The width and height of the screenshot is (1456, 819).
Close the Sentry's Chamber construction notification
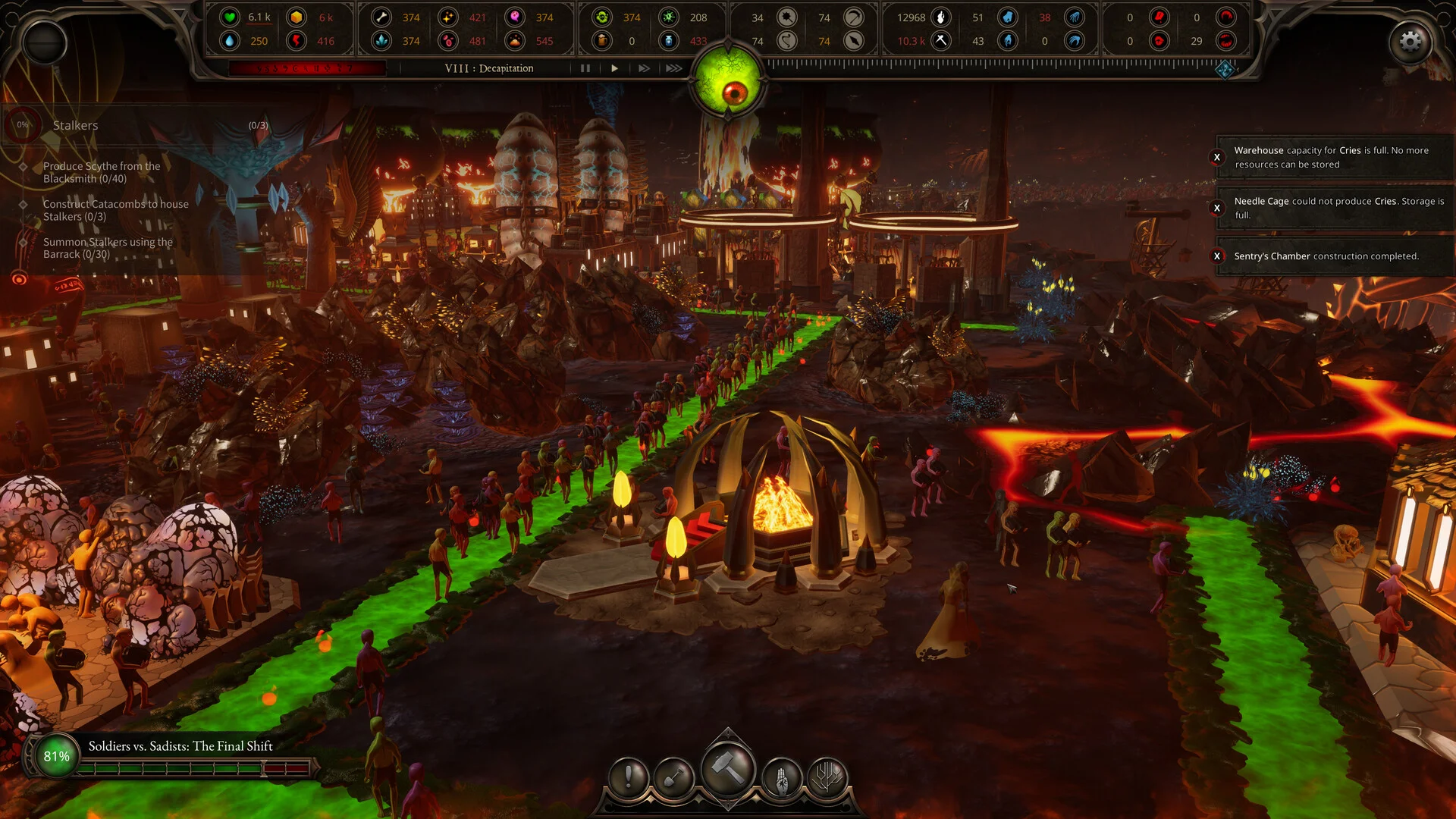[1217, 256]
